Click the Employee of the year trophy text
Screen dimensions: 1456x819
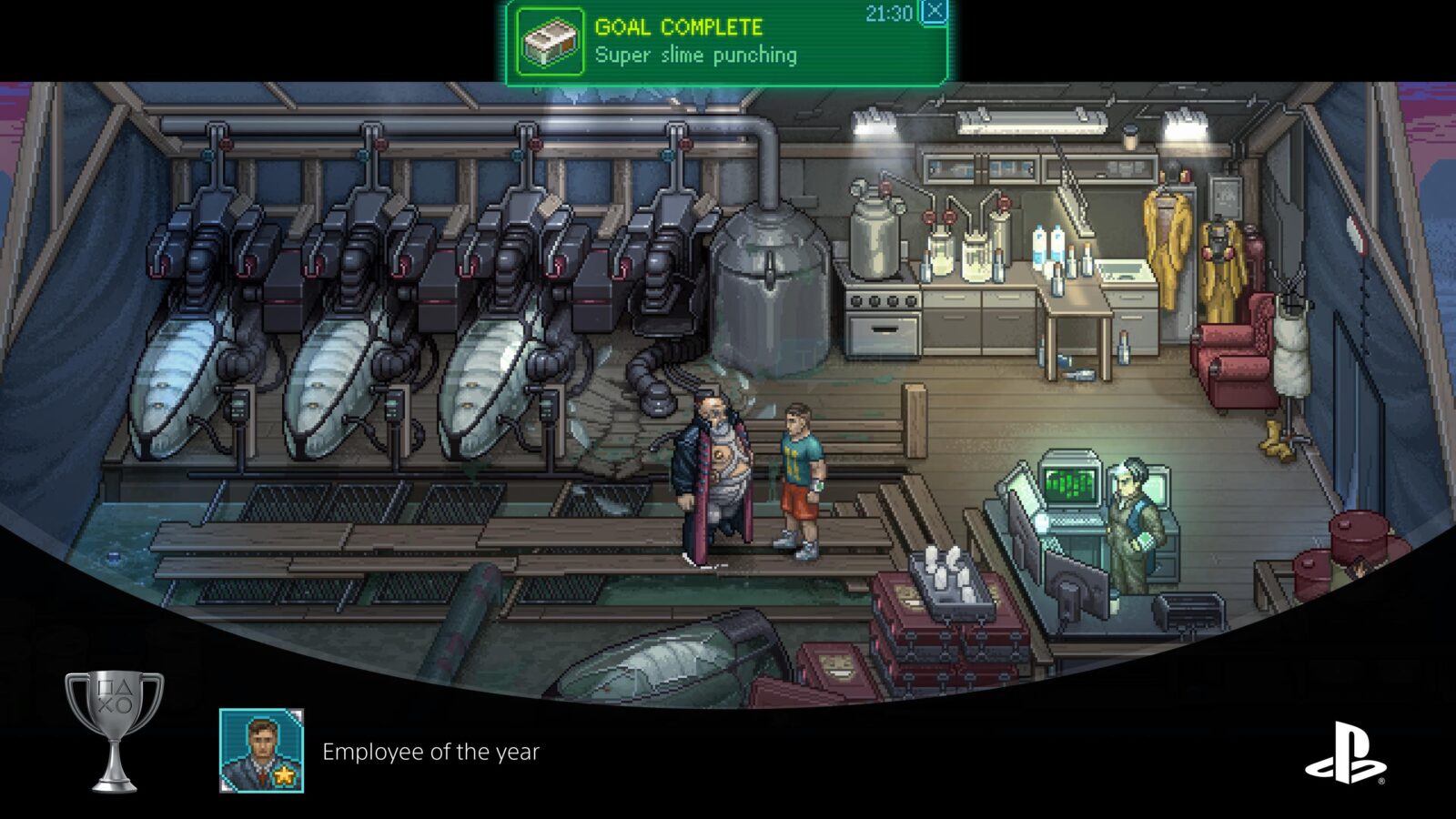pyautogui.click(x=430, y=752)
